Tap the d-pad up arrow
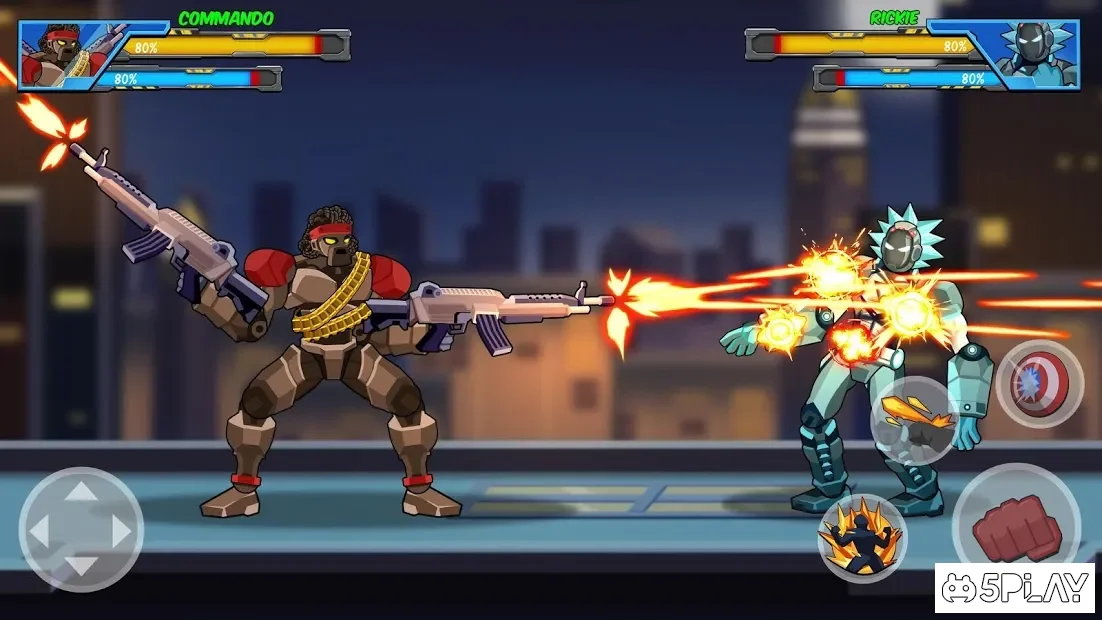This screenshot has width=1102, height=620. pyautogui.click(x=81, y=490)
